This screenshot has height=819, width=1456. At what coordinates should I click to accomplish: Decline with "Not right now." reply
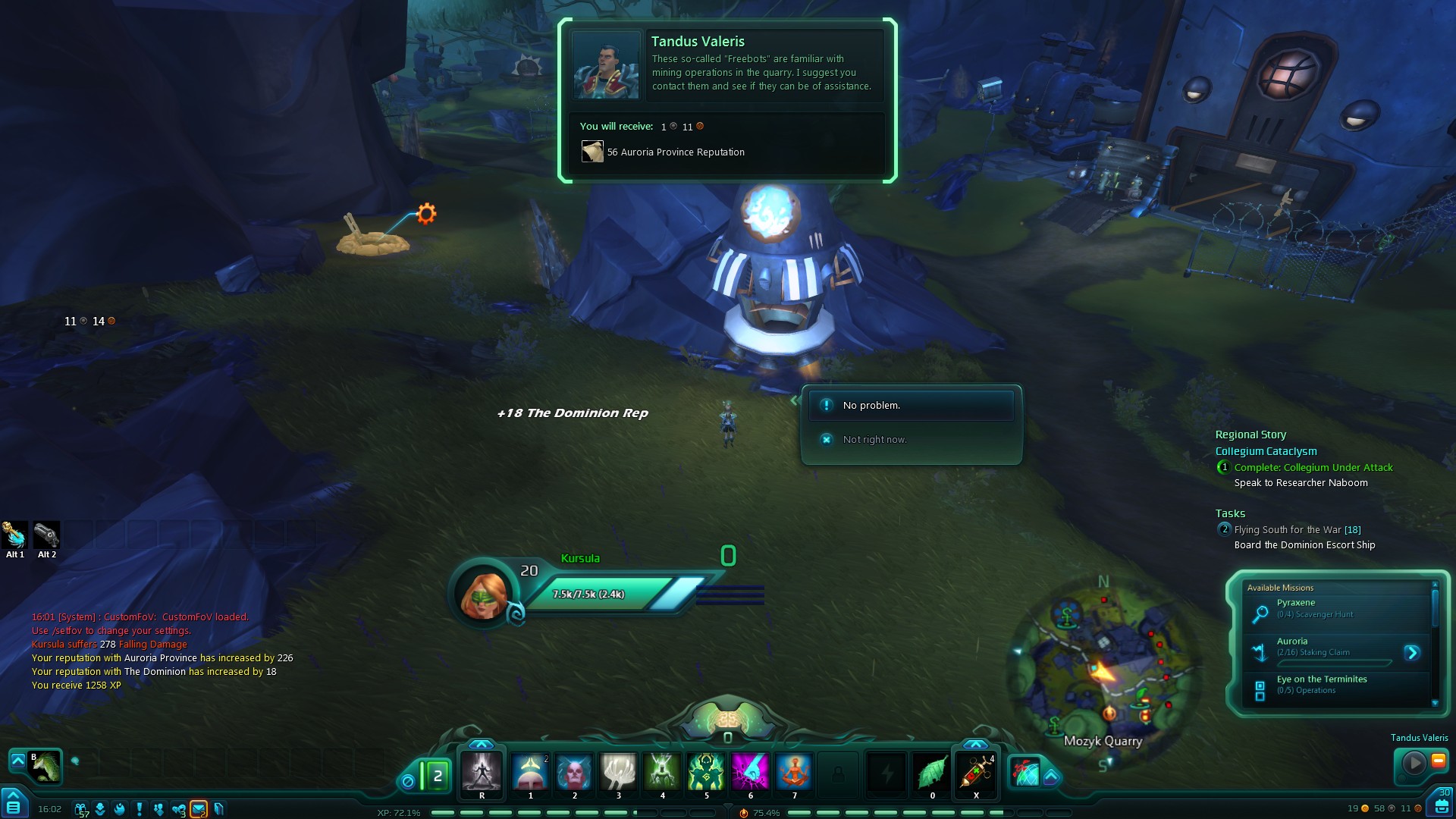coord(874,440)
